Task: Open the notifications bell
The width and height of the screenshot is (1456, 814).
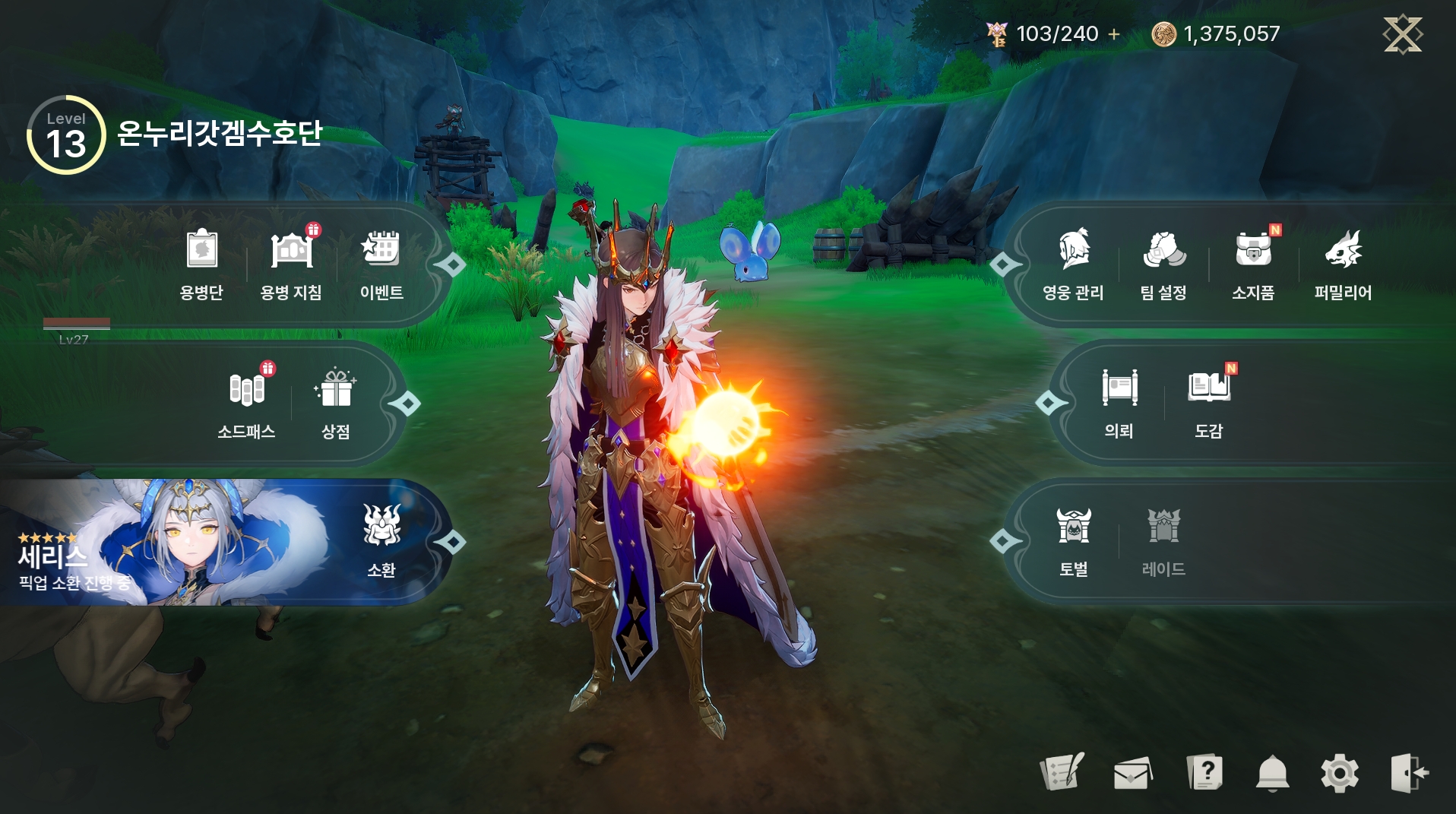Action: click(1273, 774)
